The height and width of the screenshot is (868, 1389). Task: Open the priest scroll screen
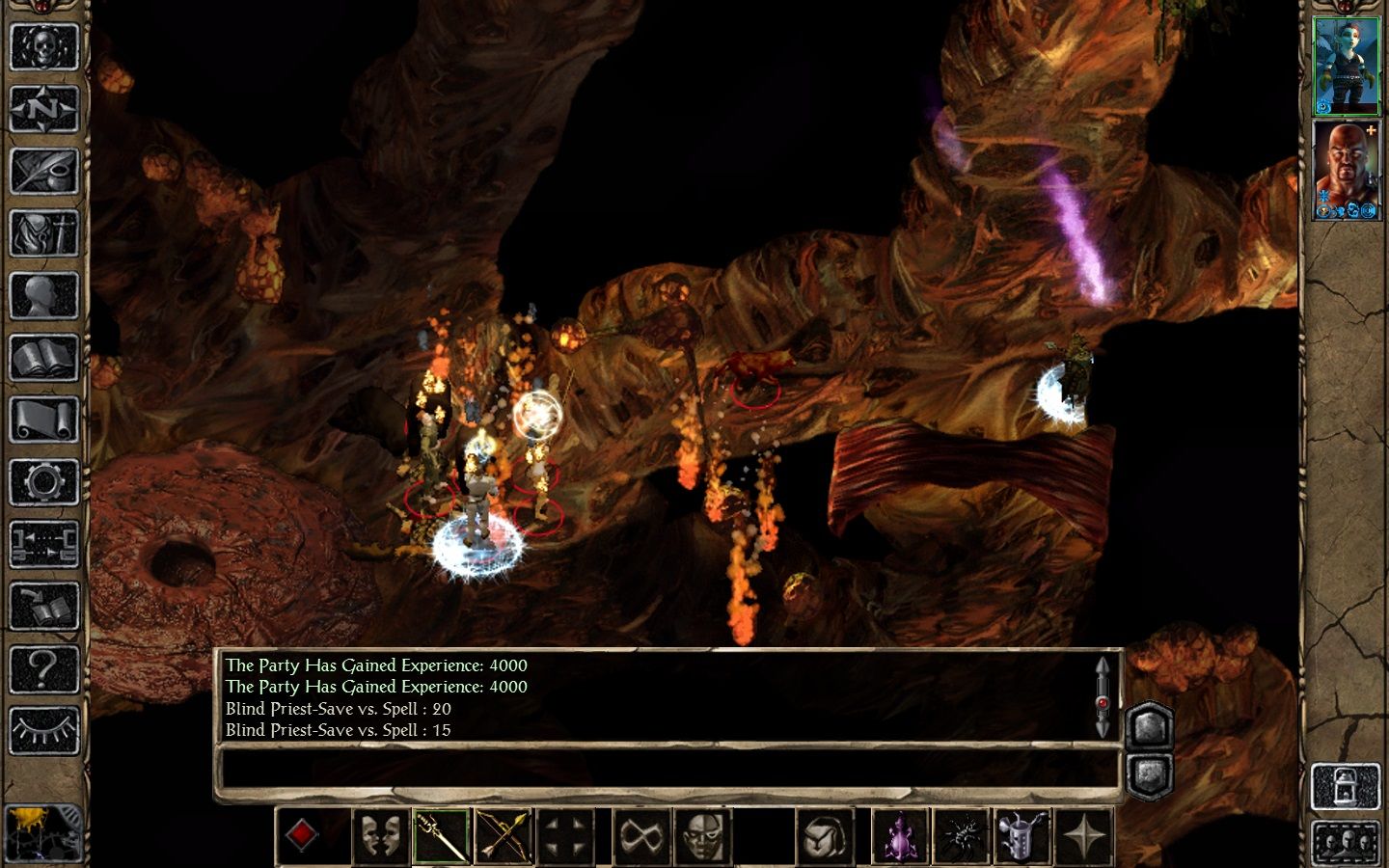click(43, 420)
